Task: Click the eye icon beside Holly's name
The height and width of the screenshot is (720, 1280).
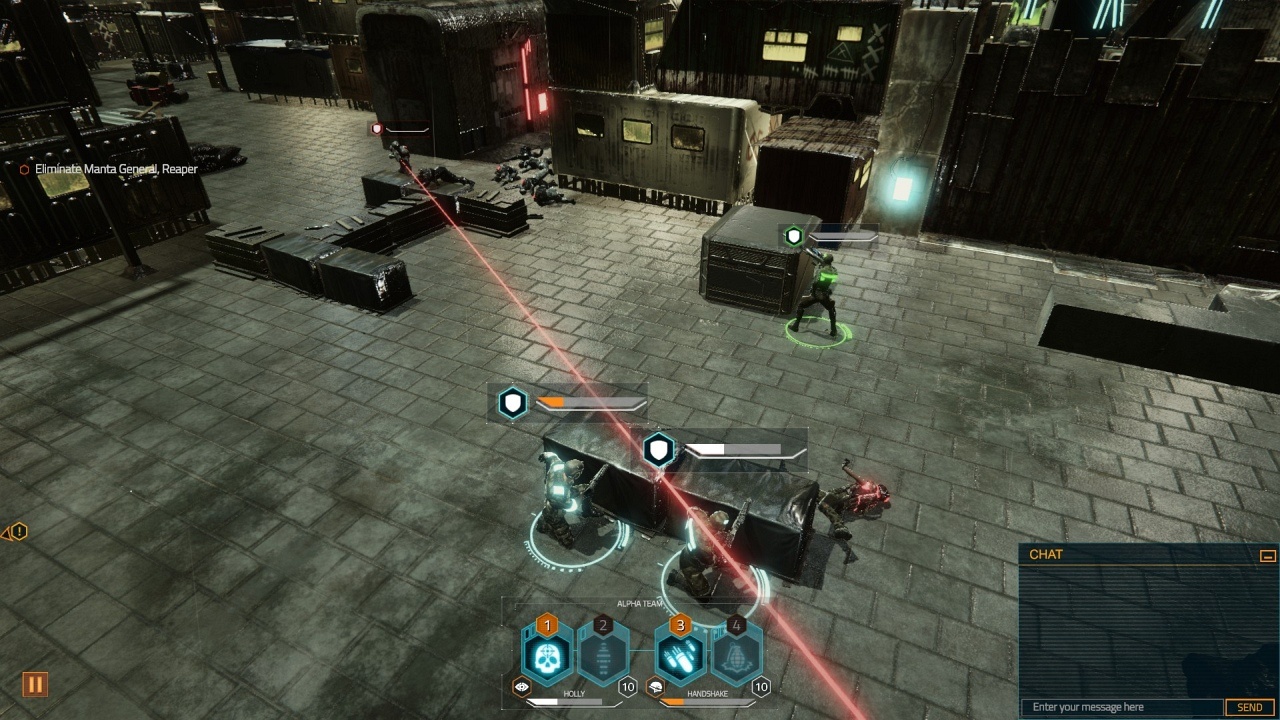Action: coord(521,687)
